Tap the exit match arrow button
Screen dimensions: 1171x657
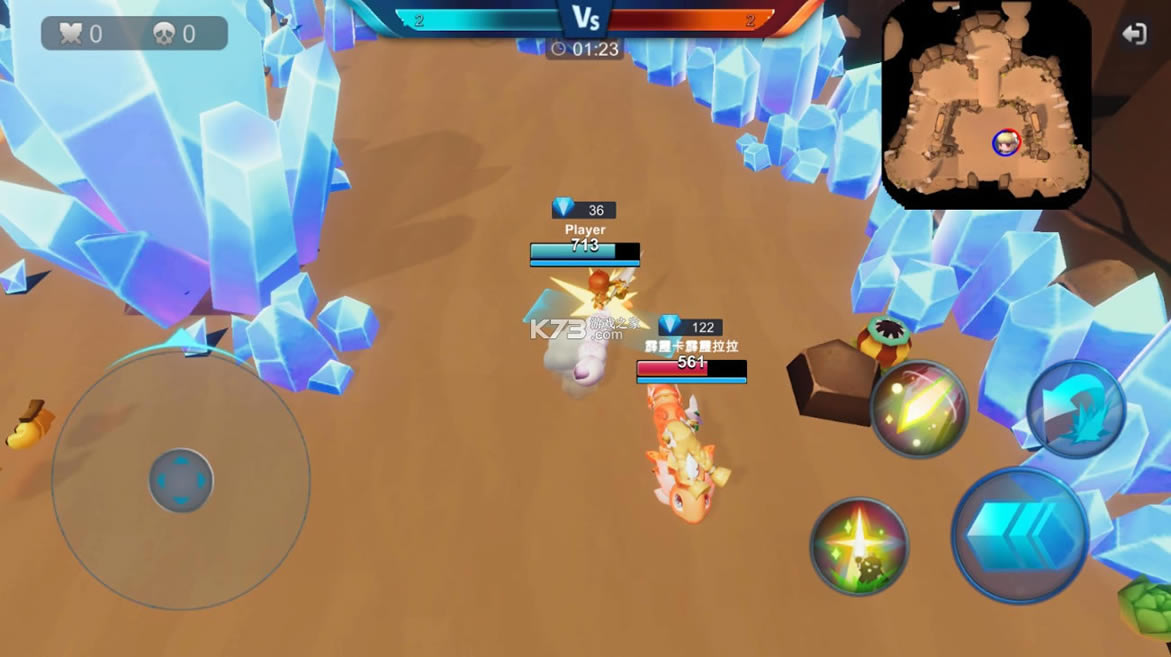pyautogui.click(x=1134, y=34)
